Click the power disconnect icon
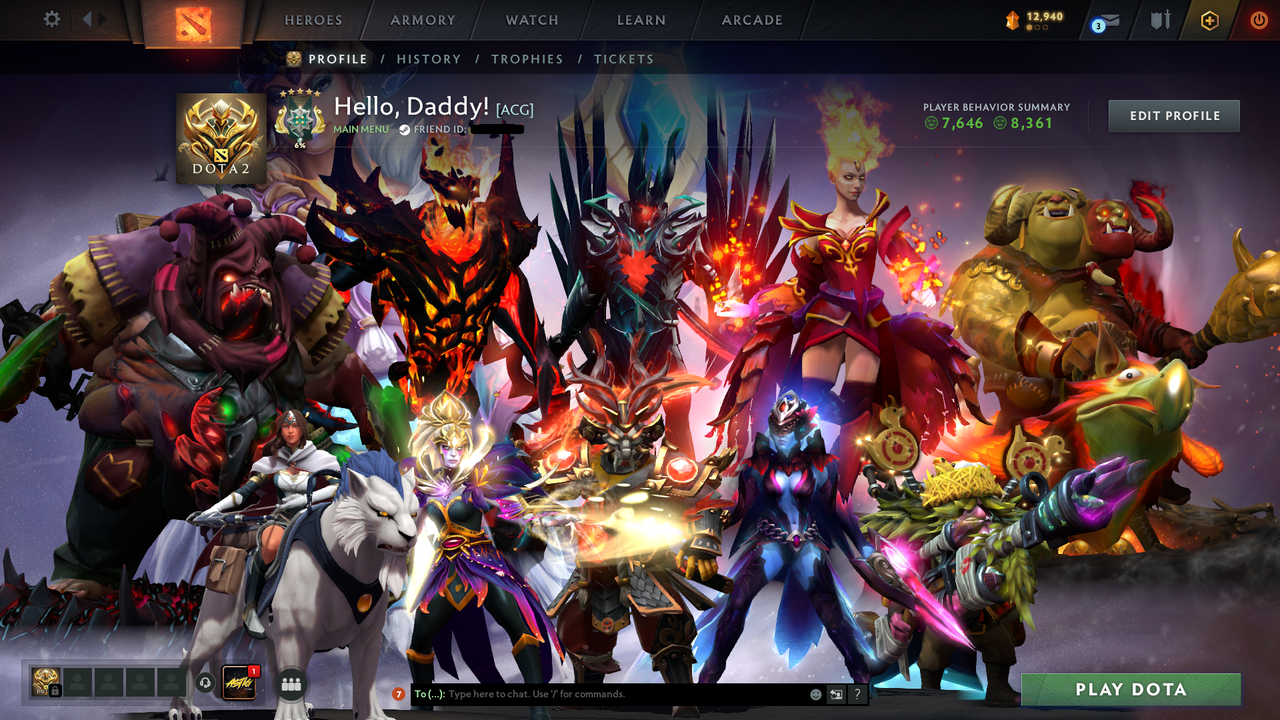 click(x=1258, y=19)
